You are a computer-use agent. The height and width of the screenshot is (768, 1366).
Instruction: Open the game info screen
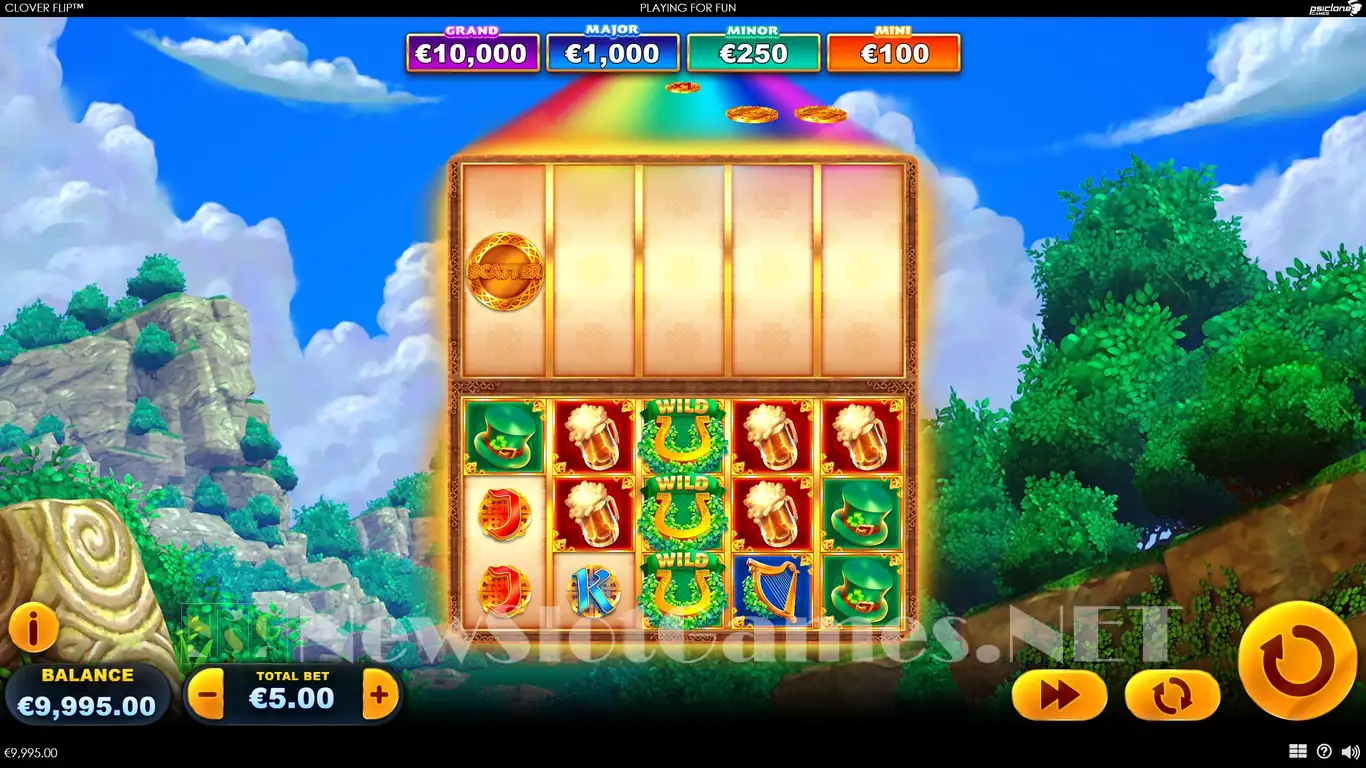pyautogui.click(x=33, y=629)
